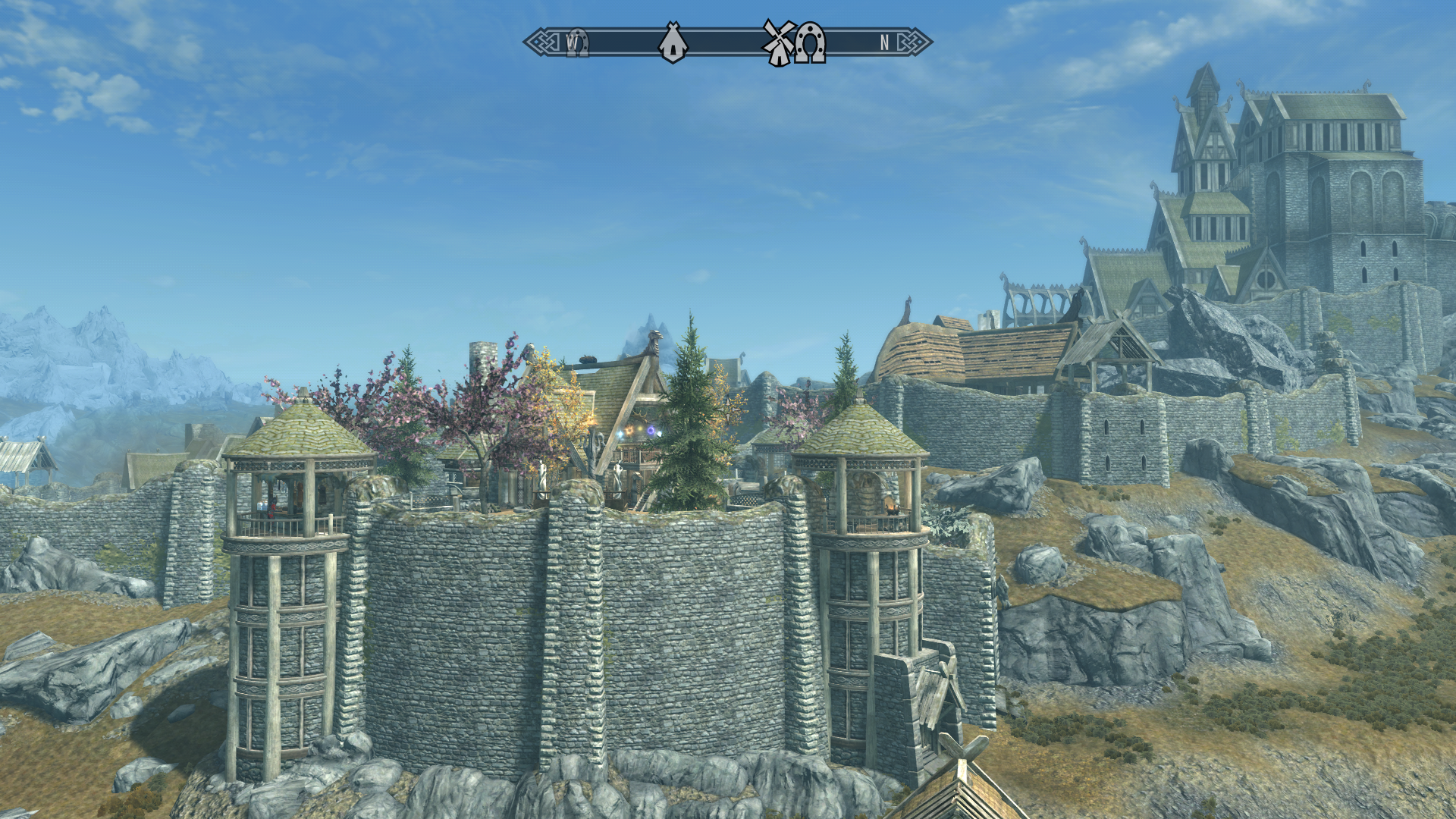The image size is (1456, 819).
Task: Select the bright horseshoe stable marker beside the windmill
Action: pyautogui.click(x=811, y=42)
